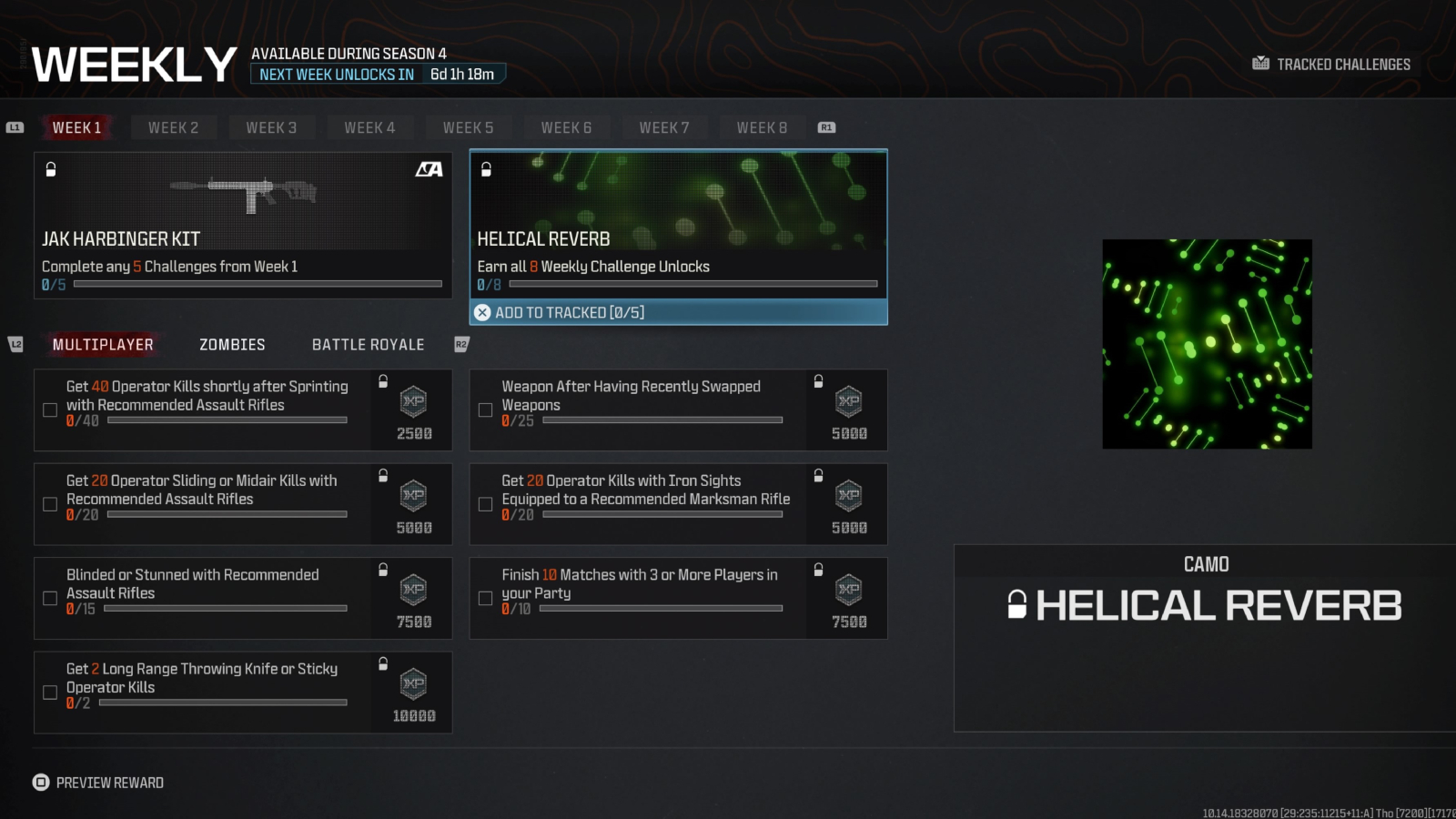Click the lock icon on Helical Reverb reward
Image resolution: width=1456 pixels, height=819 pixels.
[487, 168]
